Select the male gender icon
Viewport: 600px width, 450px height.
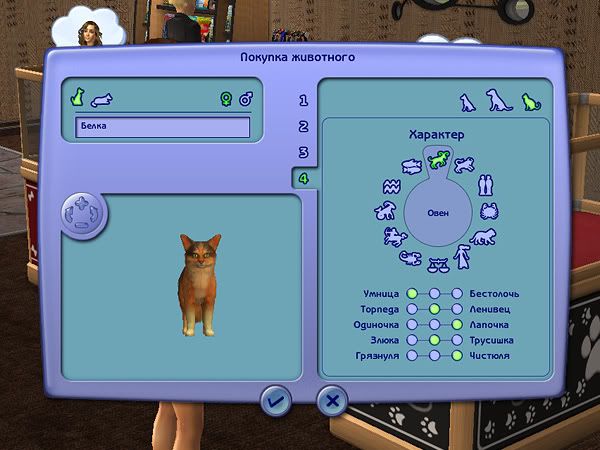pos(246,99)
